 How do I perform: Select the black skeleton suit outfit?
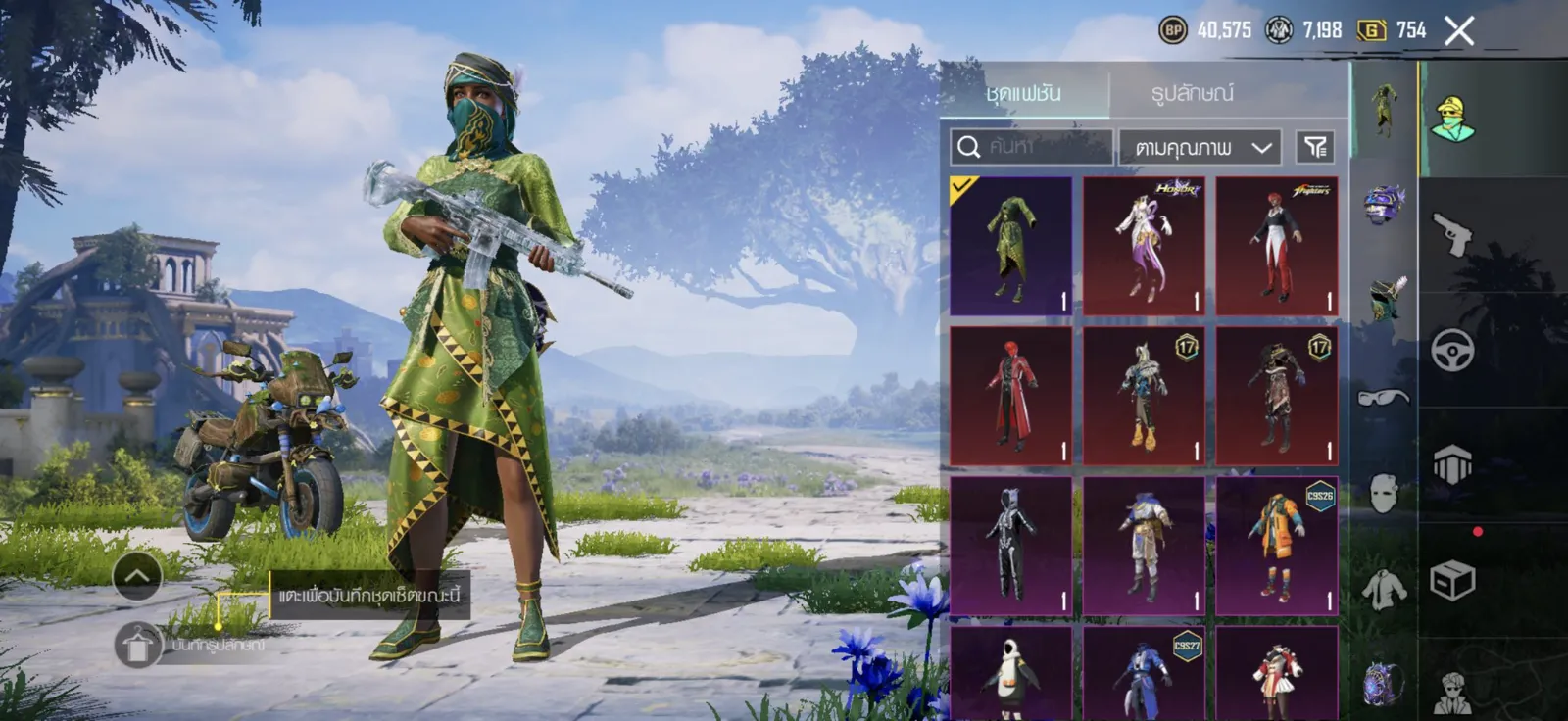pyautogui.click(x=1010, y=546)
